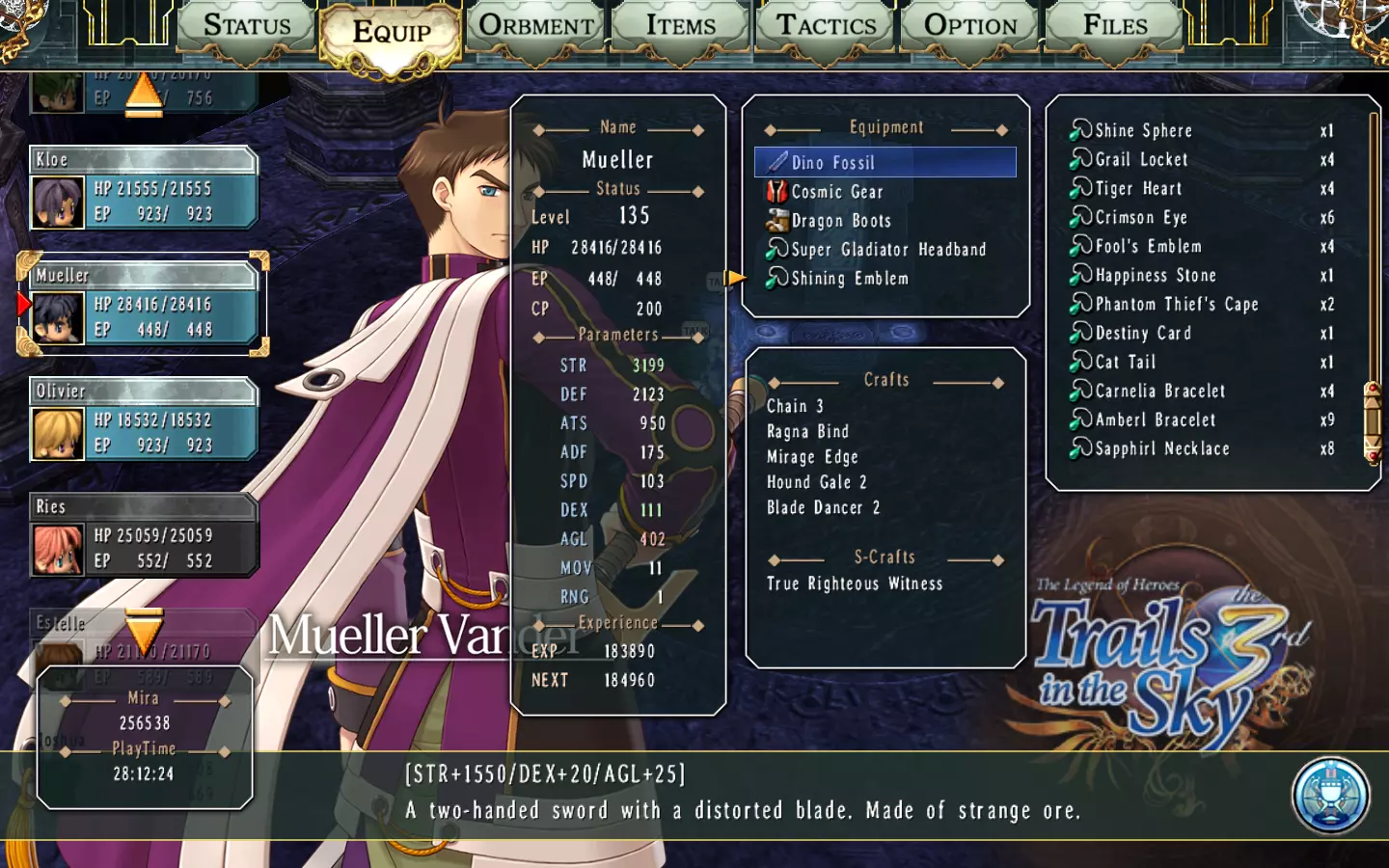
Task: Select the Tactics tab
Action: 827,26
